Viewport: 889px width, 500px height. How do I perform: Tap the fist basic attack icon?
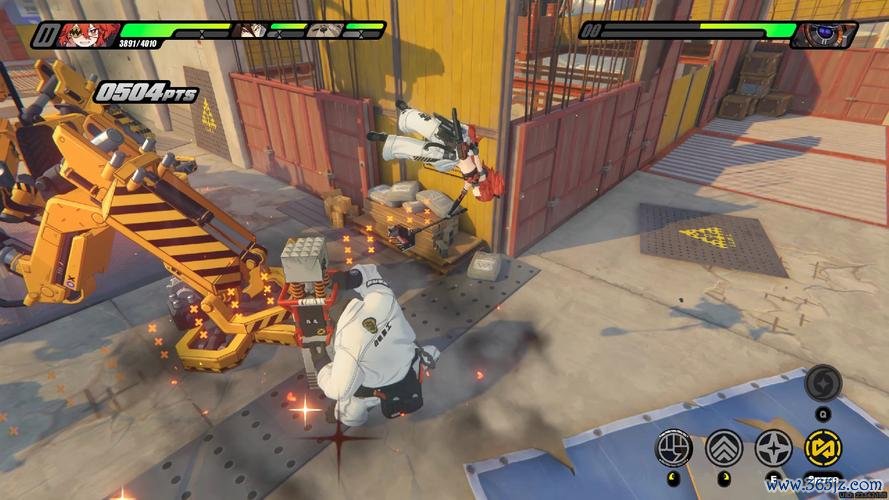point(674,448)
